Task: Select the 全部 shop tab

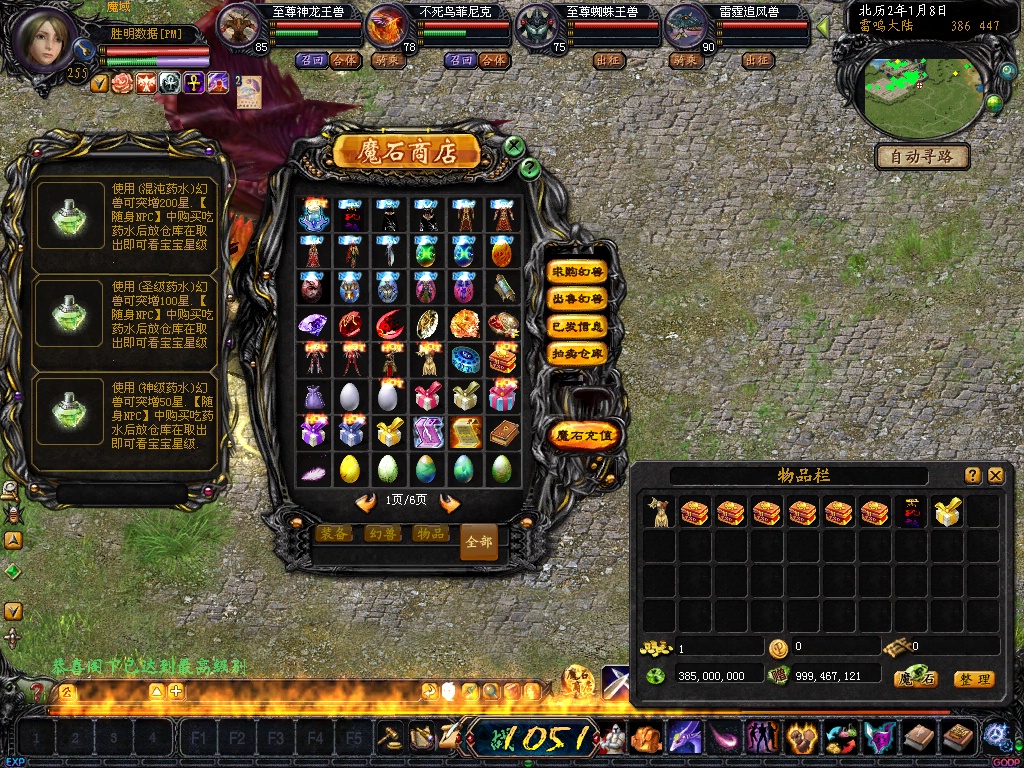Action: 478,541
